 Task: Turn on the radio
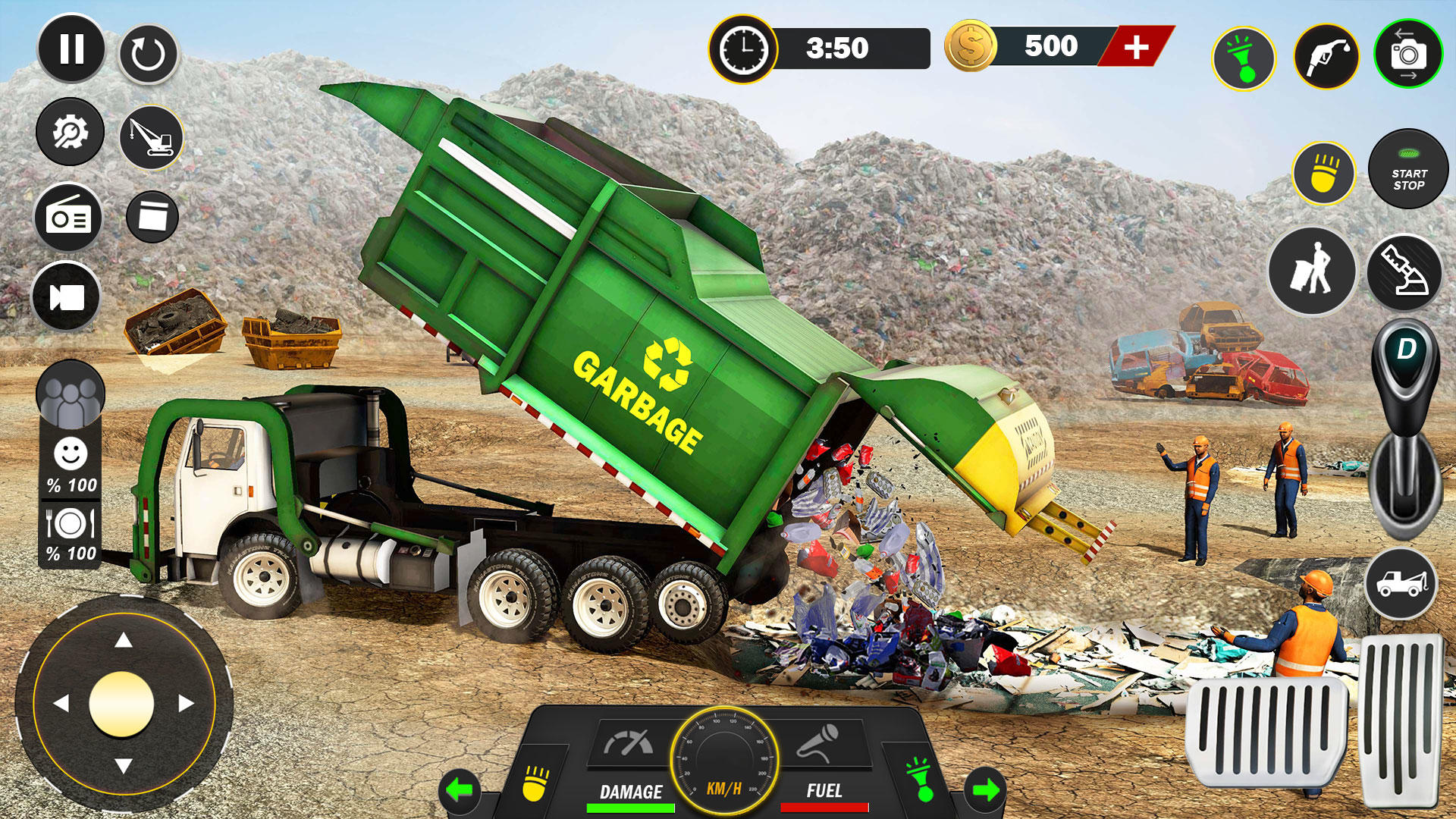[72, 217]
